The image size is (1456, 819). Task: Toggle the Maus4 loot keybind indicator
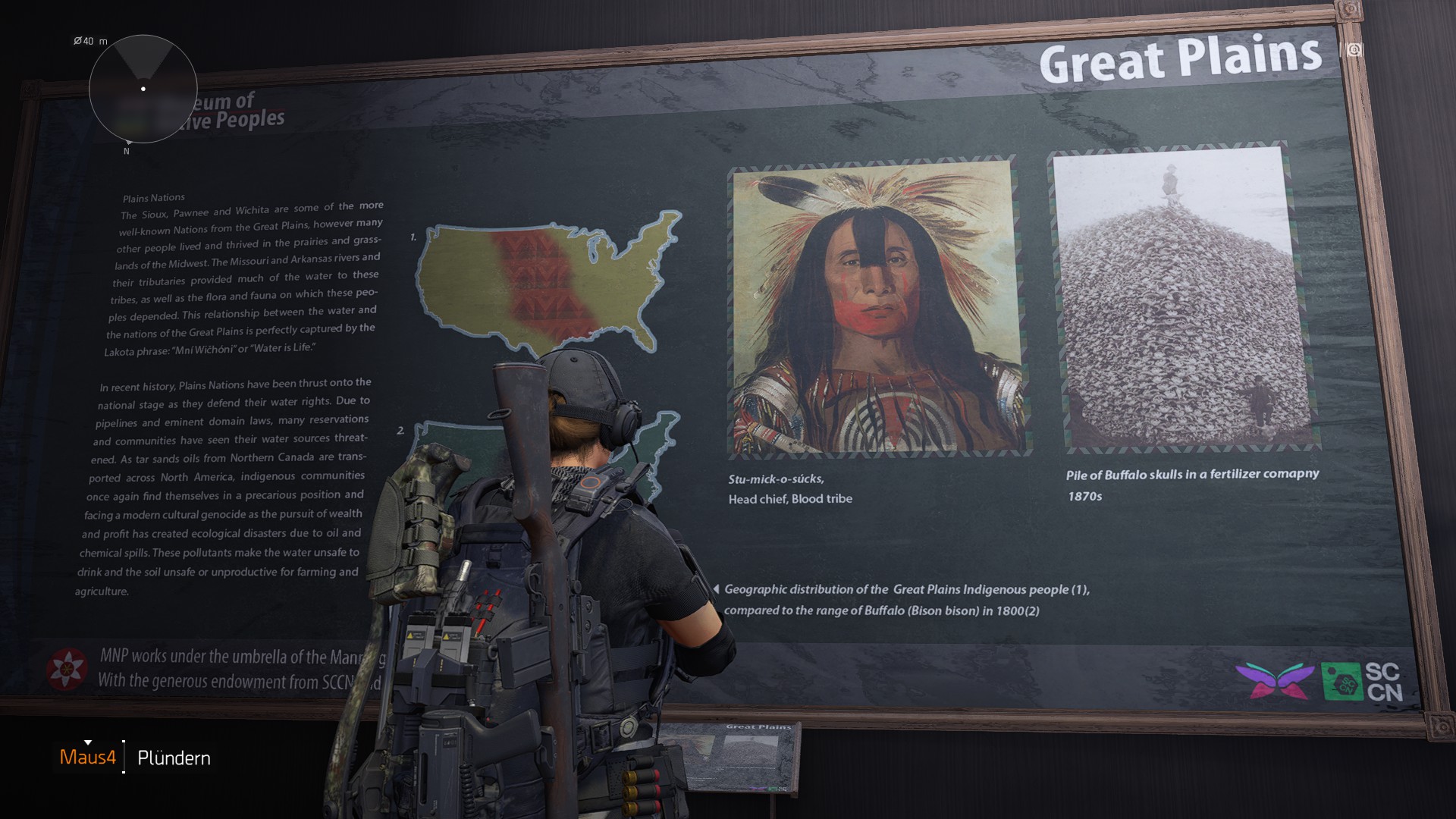[x=88, y=756]
